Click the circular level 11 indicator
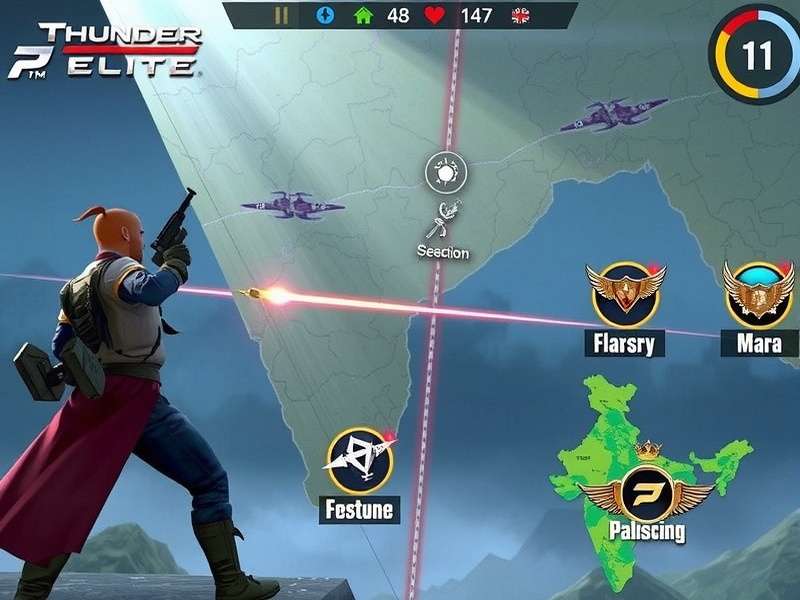Screen dimensions: 800x600 [755, 54]
